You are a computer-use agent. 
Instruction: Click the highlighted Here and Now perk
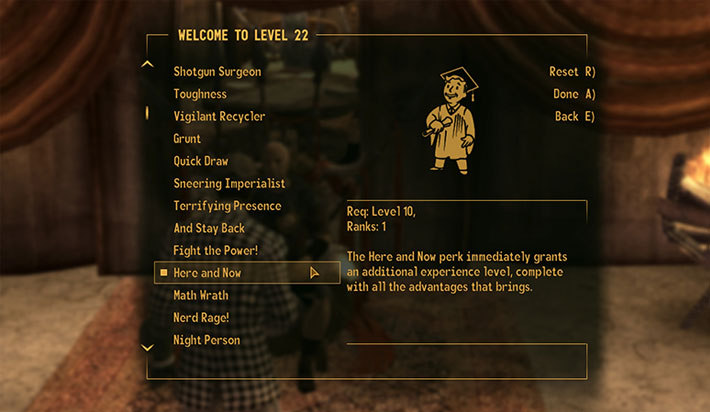[207, 273]
